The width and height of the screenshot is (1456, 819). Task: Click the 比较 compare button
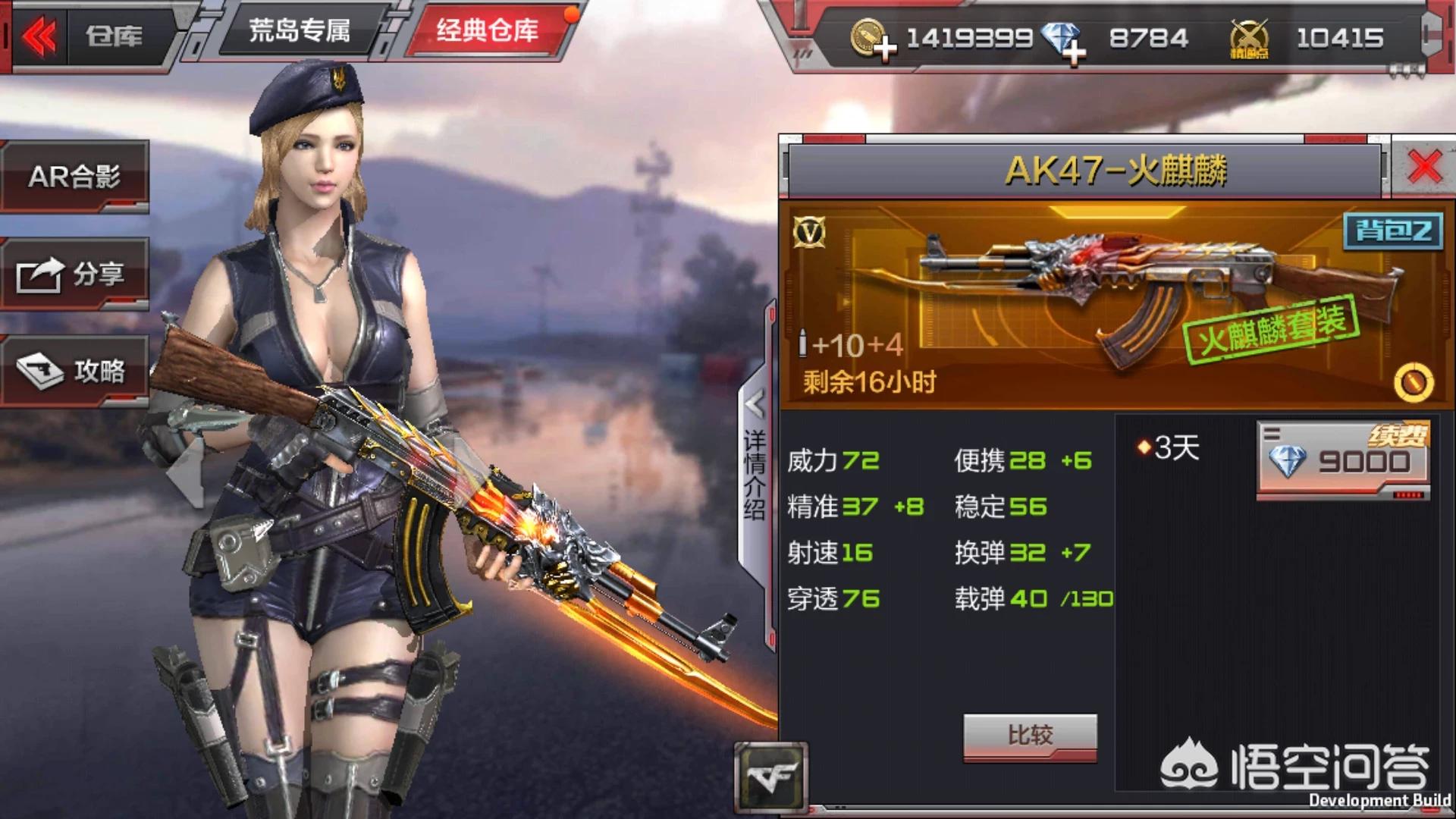click(1029, 735)
